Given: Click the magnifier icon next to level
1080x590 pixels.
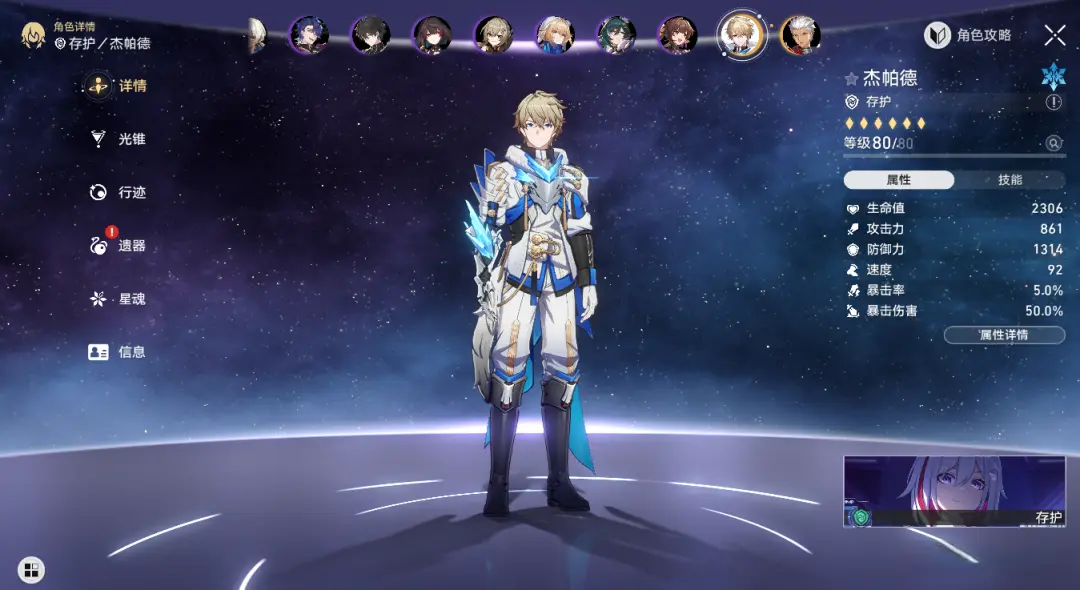Looking at the screenshot, I should (1054, 143).
